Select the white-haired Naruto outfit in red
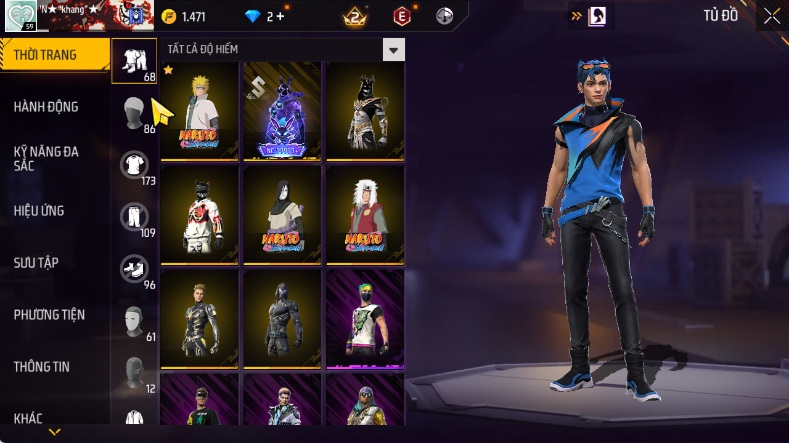The image size is (789, 443). tap(365, 214)
